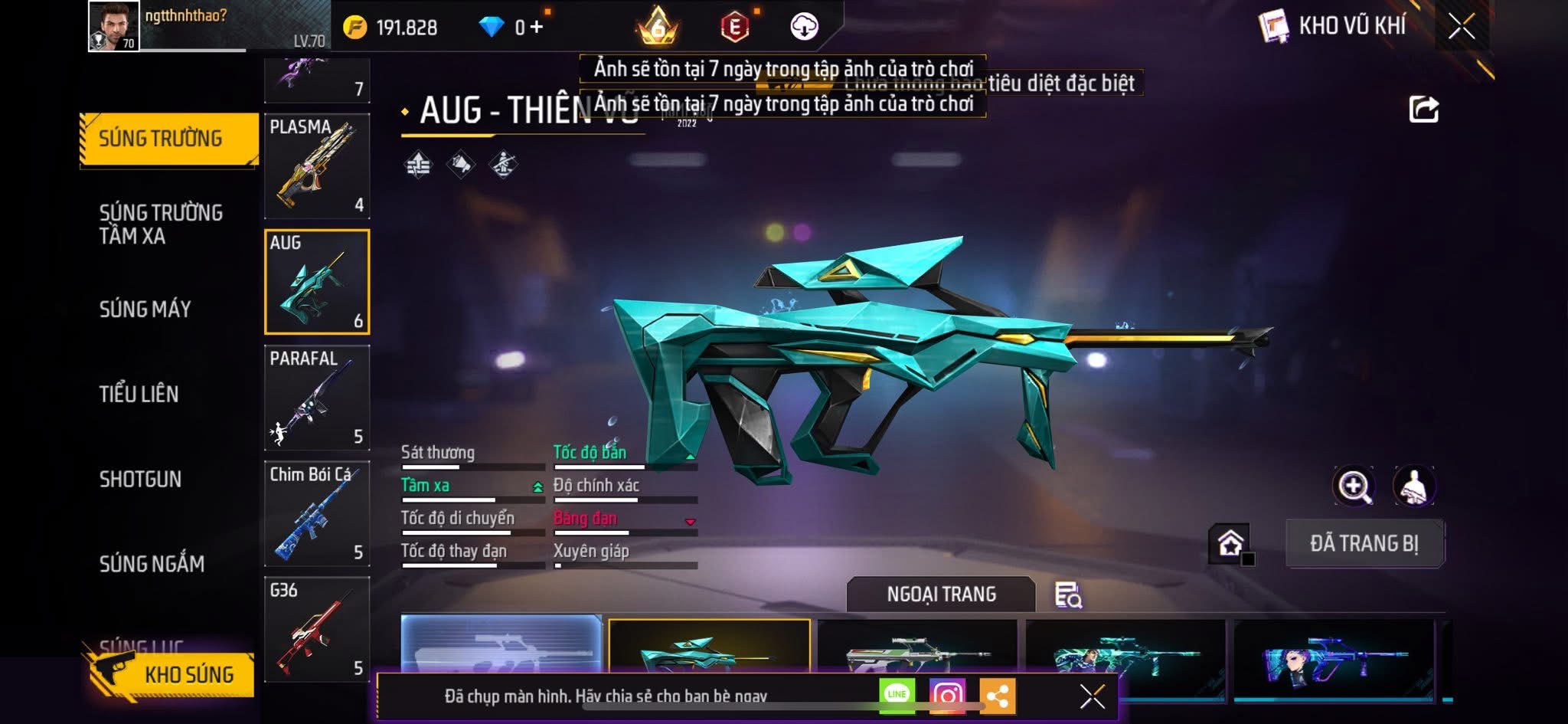Open the Tiểu Liên weapon category
This screenshot has width=1568, height=724.
pos(139,394)
